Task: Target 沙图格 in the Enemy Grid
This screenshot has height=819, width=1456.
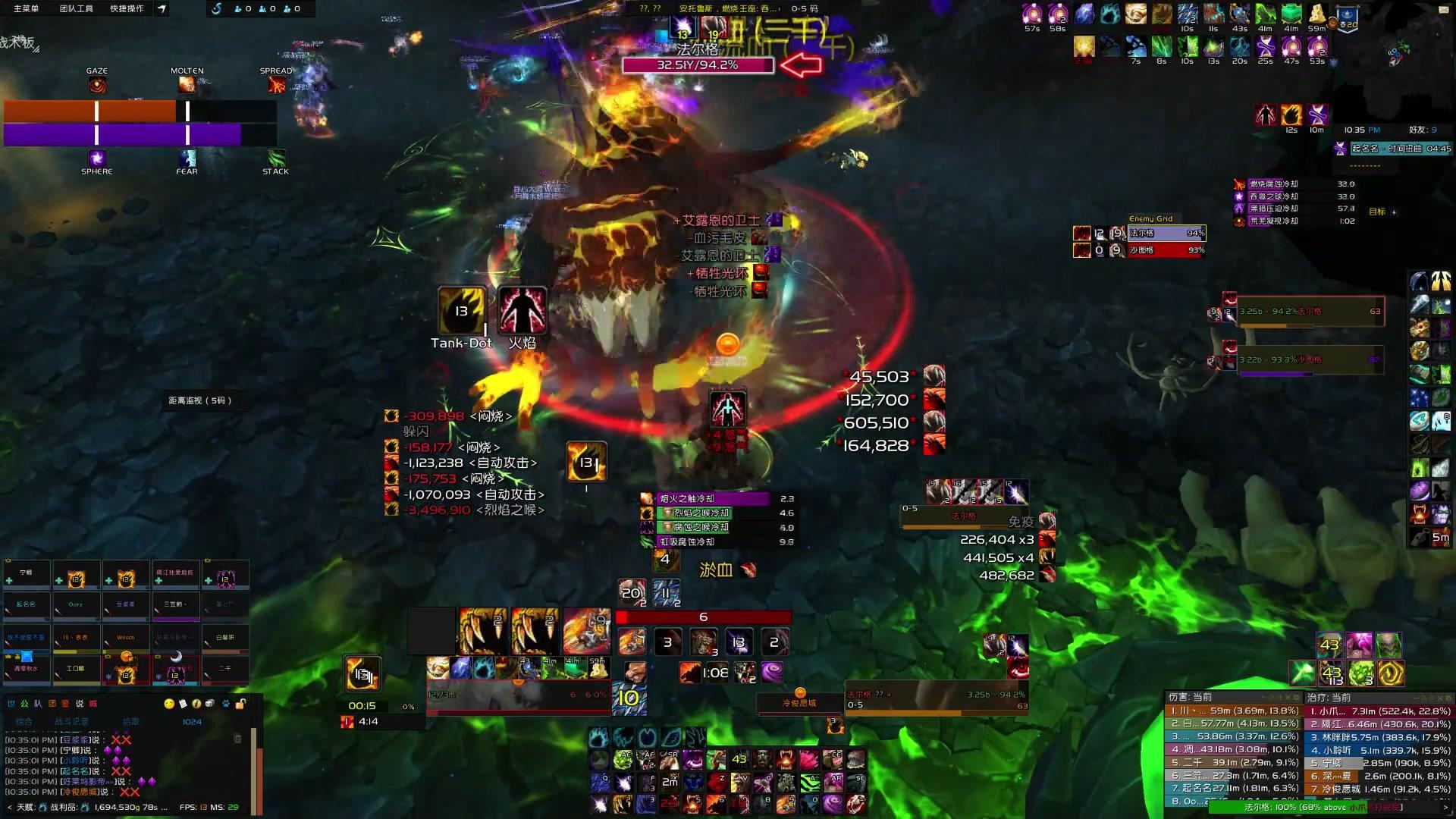Action: 1166,250
